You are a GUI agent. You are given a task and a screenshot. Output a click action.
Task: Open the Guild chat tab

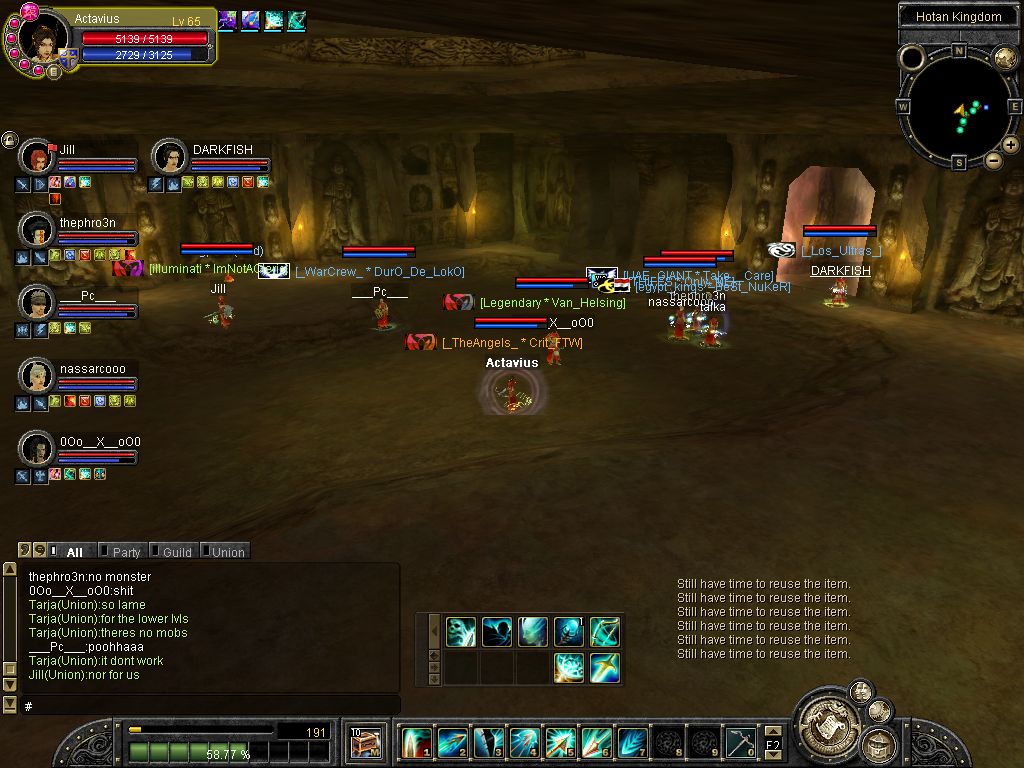pyautogui.click(x=176, y=552)
